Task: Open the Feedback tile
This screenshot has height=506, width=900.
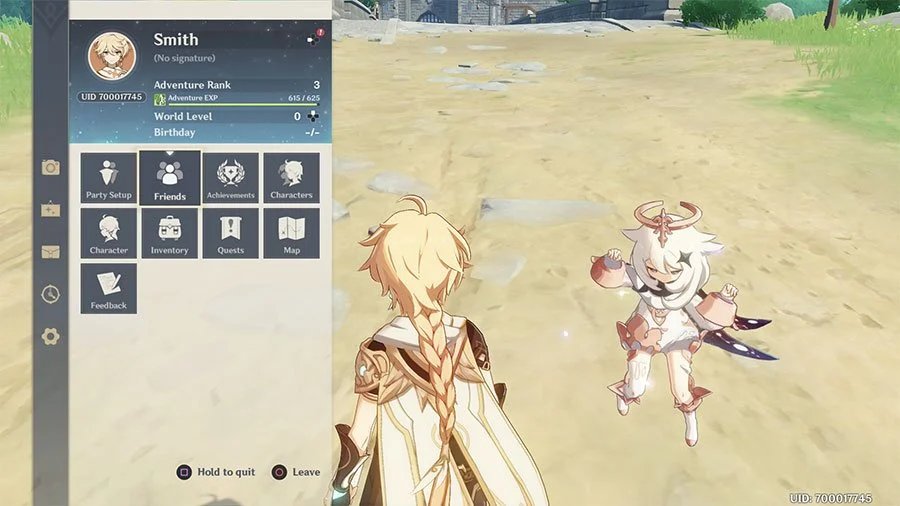Action: click(x=109, y=288)
